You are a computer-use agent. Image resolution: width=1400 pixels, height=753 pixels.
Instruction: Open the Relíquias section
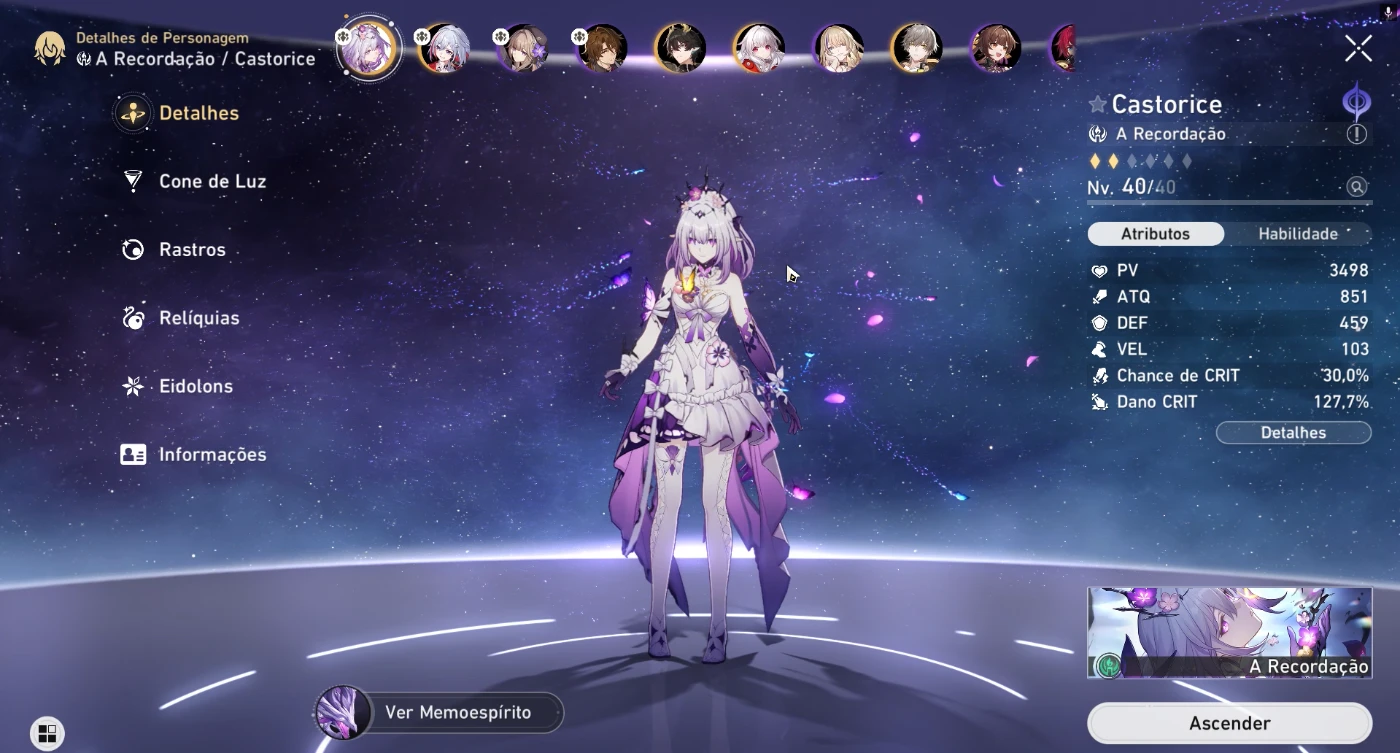click(199, 318)
